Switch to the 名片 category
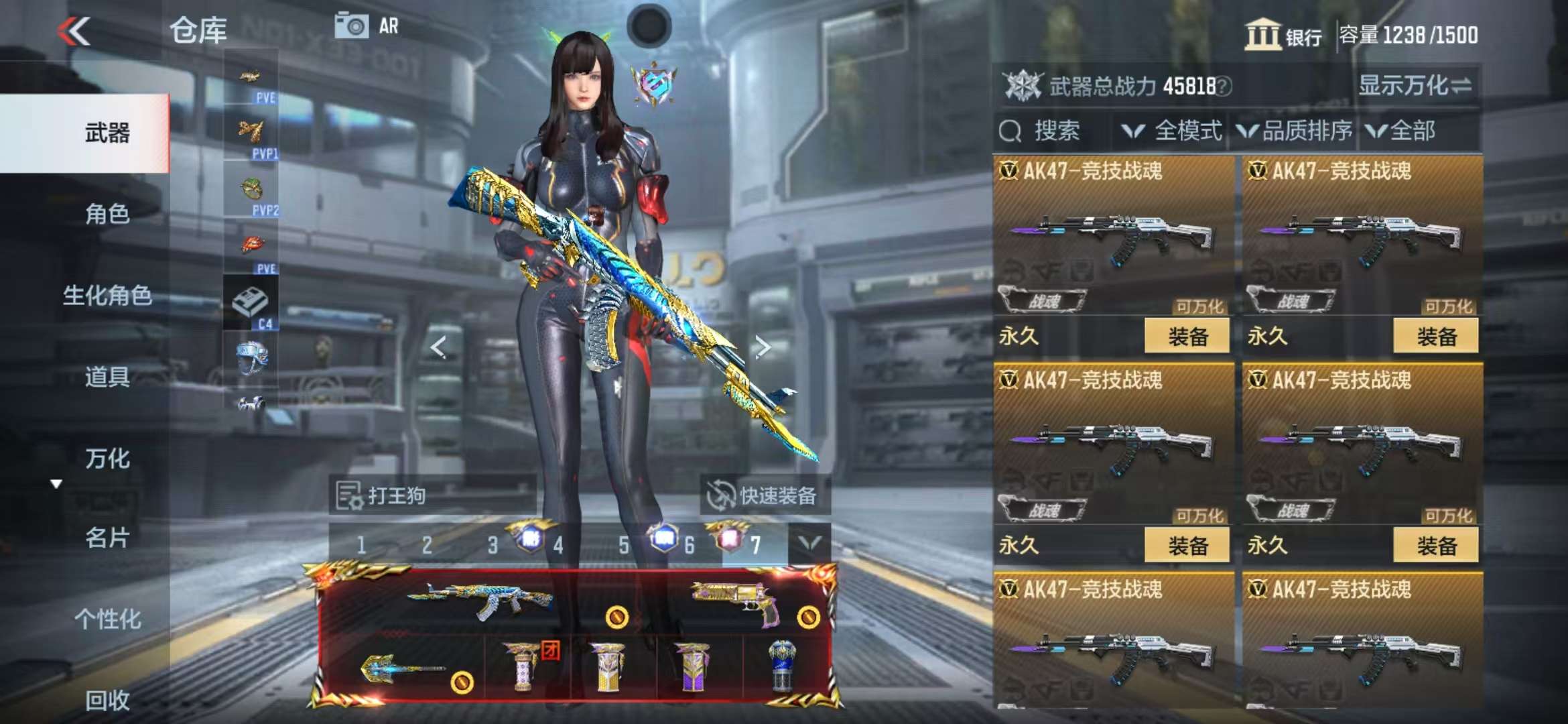This screenshot has width=1568, height=724. tap(107, 538)
